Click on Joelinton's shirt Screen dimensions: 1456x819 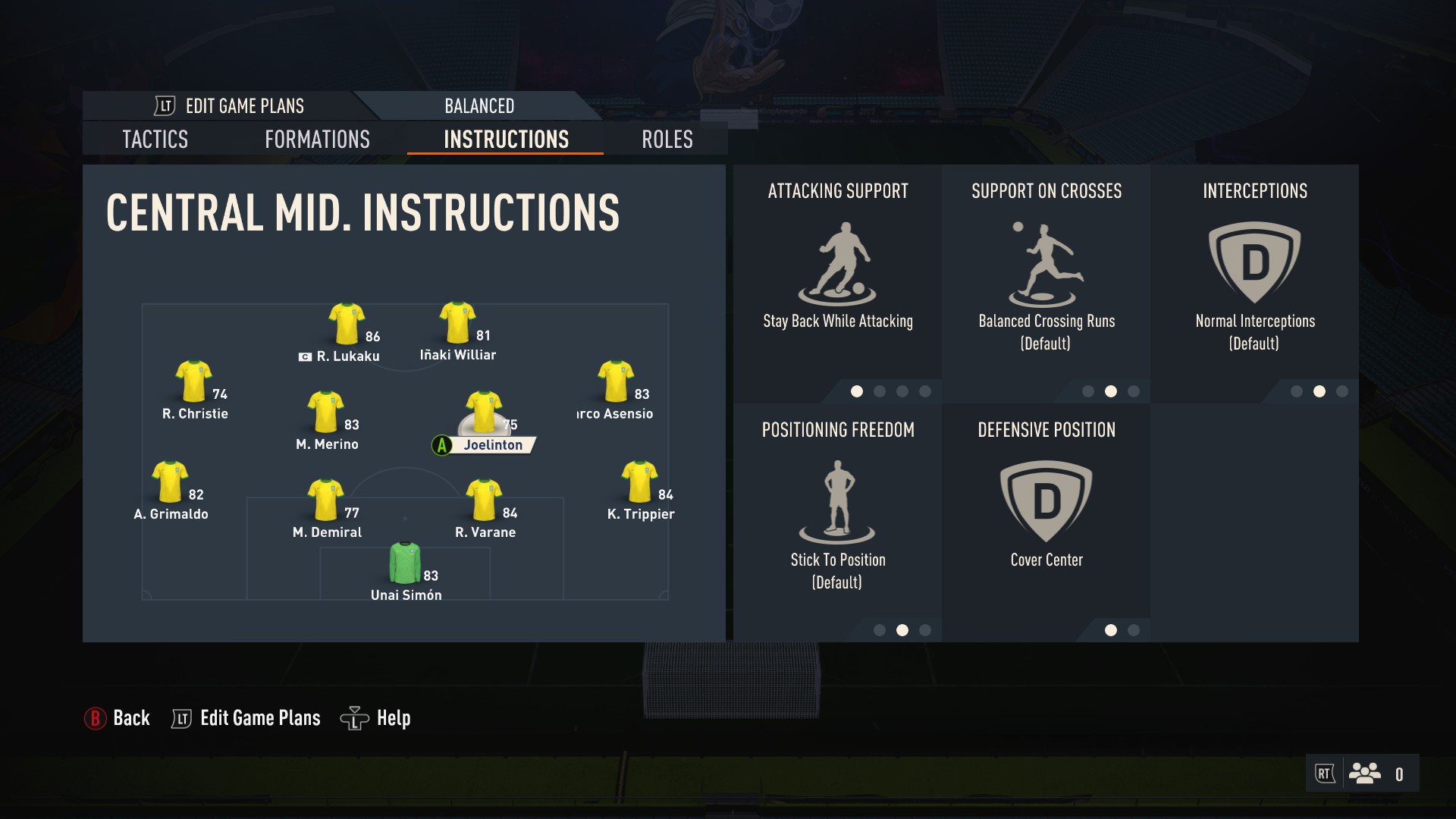[483, 411]
